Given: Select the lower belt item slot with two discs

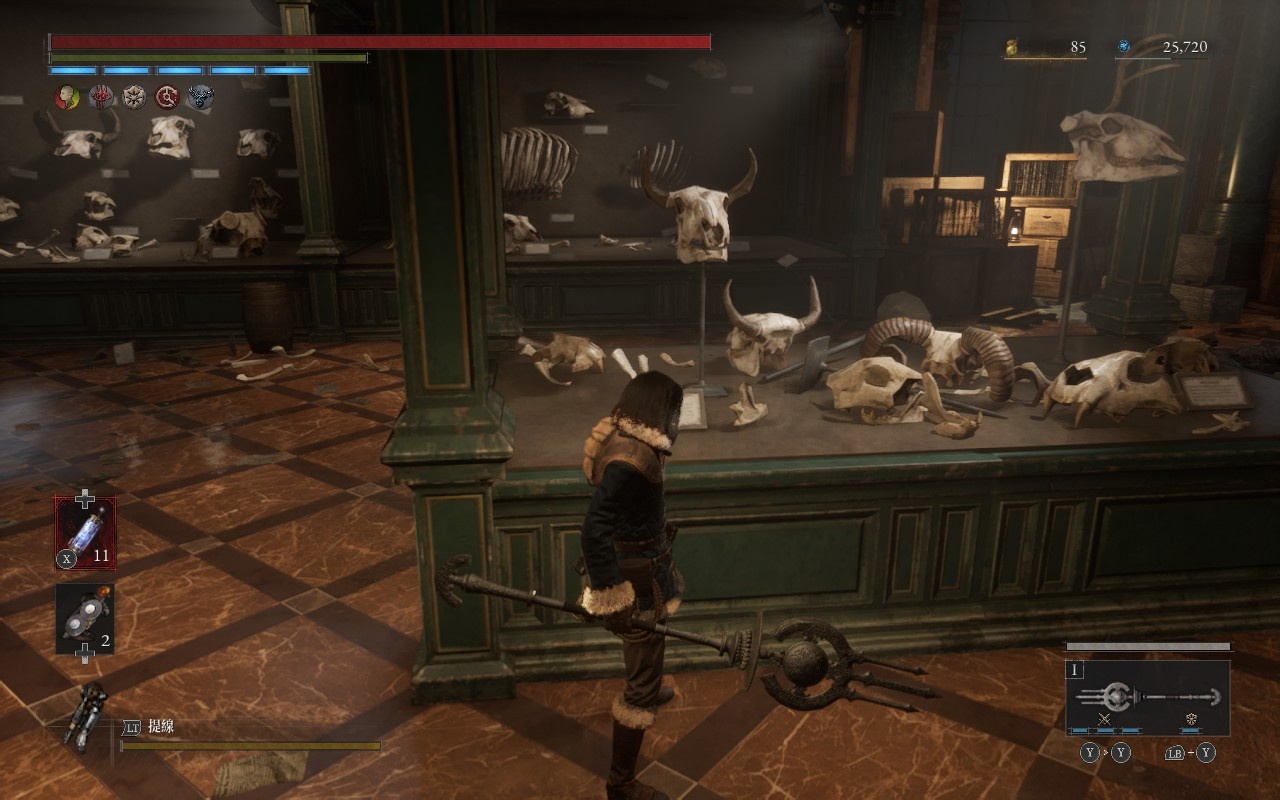Looking at the screenshot, I should point(85,619).
